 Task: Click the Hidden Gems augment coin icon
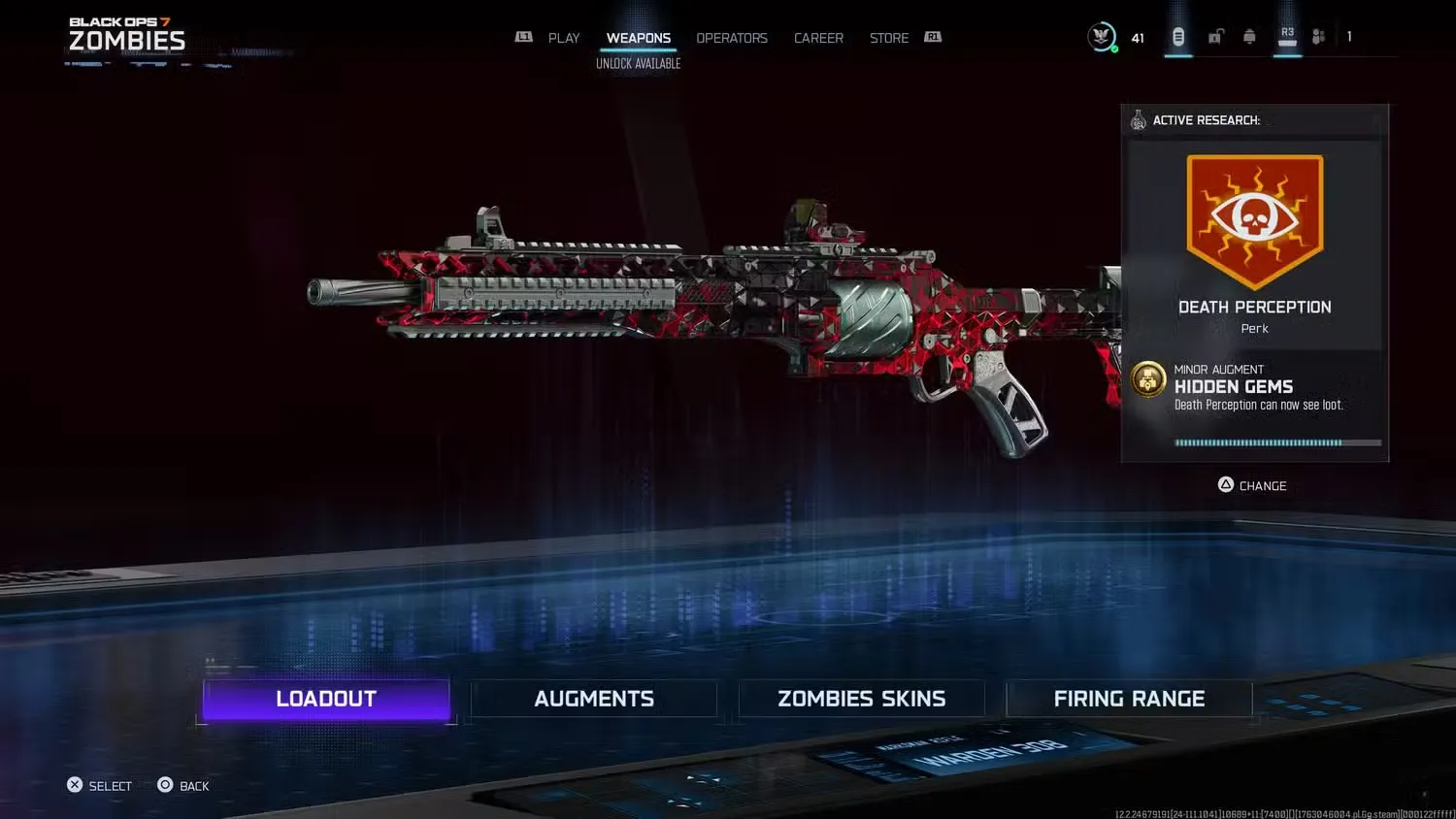(x=1148, y=379)
